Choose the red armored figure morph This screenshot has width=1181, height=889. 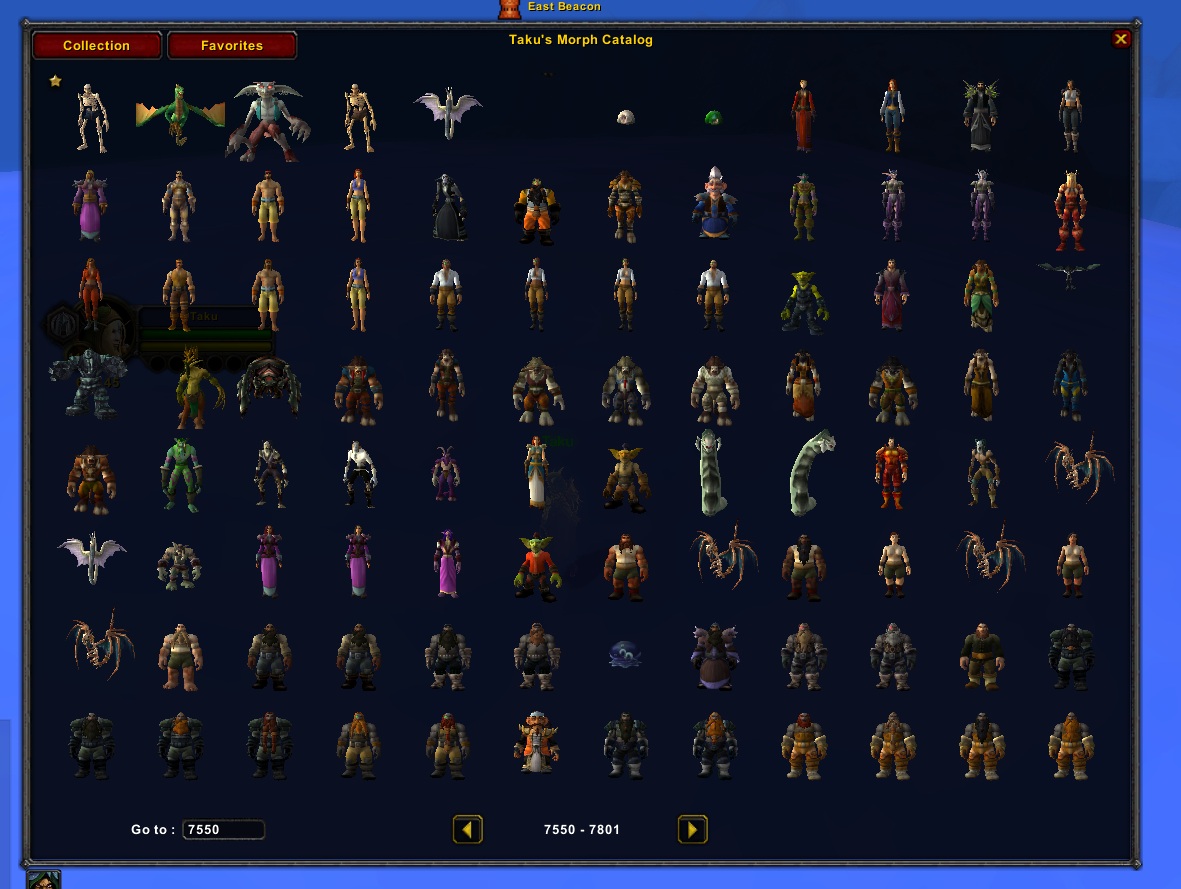click(x=890, y=474)
